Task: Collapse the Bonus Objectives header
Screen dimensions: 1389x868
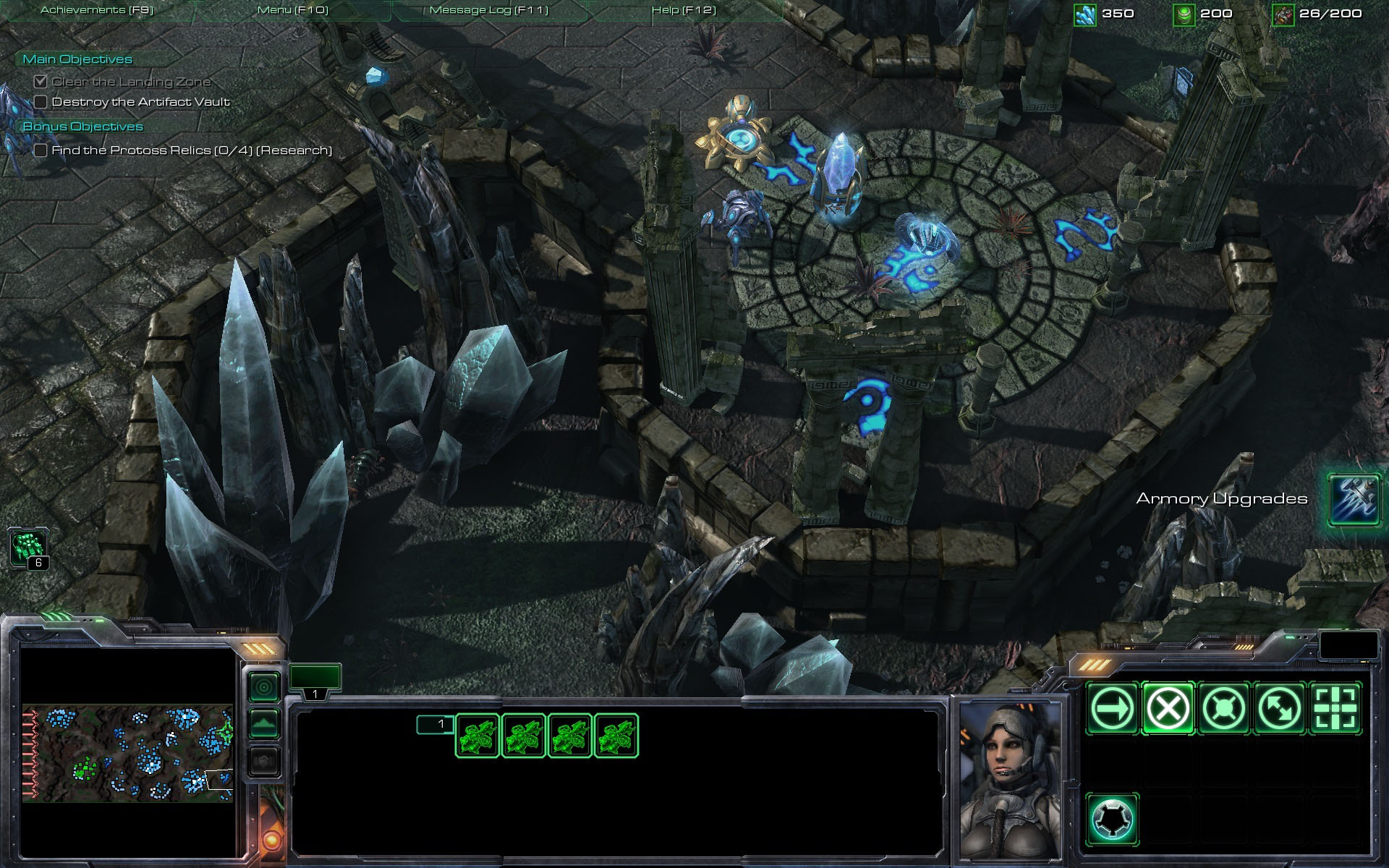Action: [x=82, y=127]
